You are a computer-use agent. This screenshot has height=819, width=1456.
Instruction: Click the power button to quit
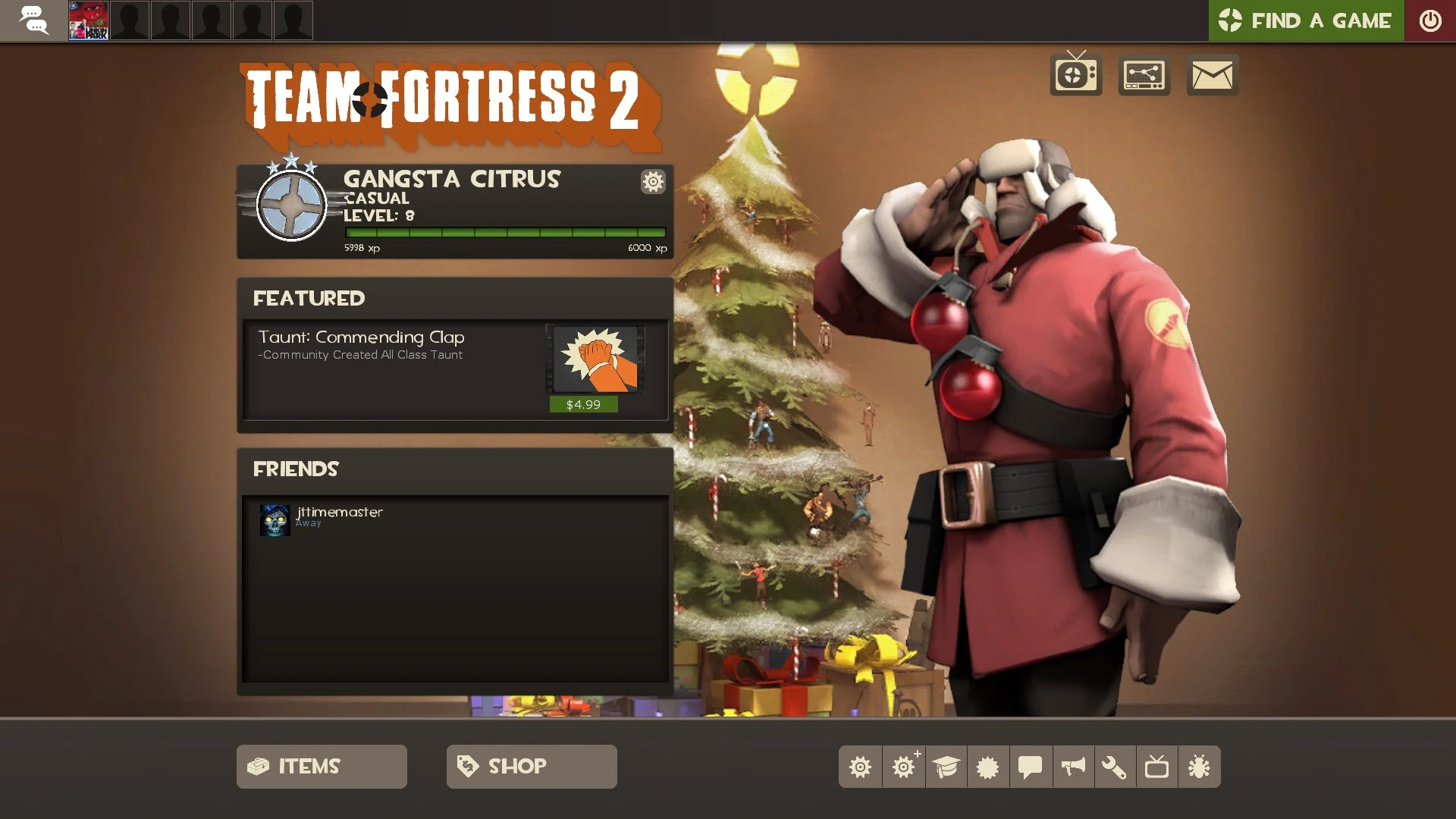tap(1432, 20)
